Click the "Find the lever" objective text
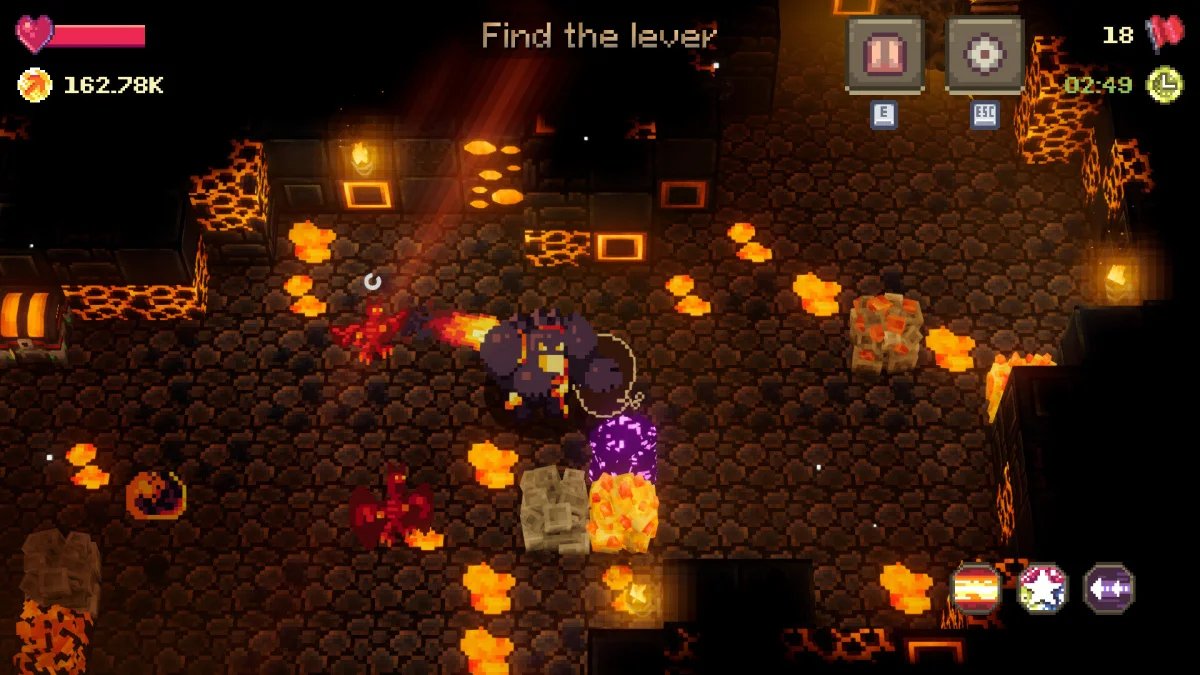 pyautogui.click(x=599, y=37)
